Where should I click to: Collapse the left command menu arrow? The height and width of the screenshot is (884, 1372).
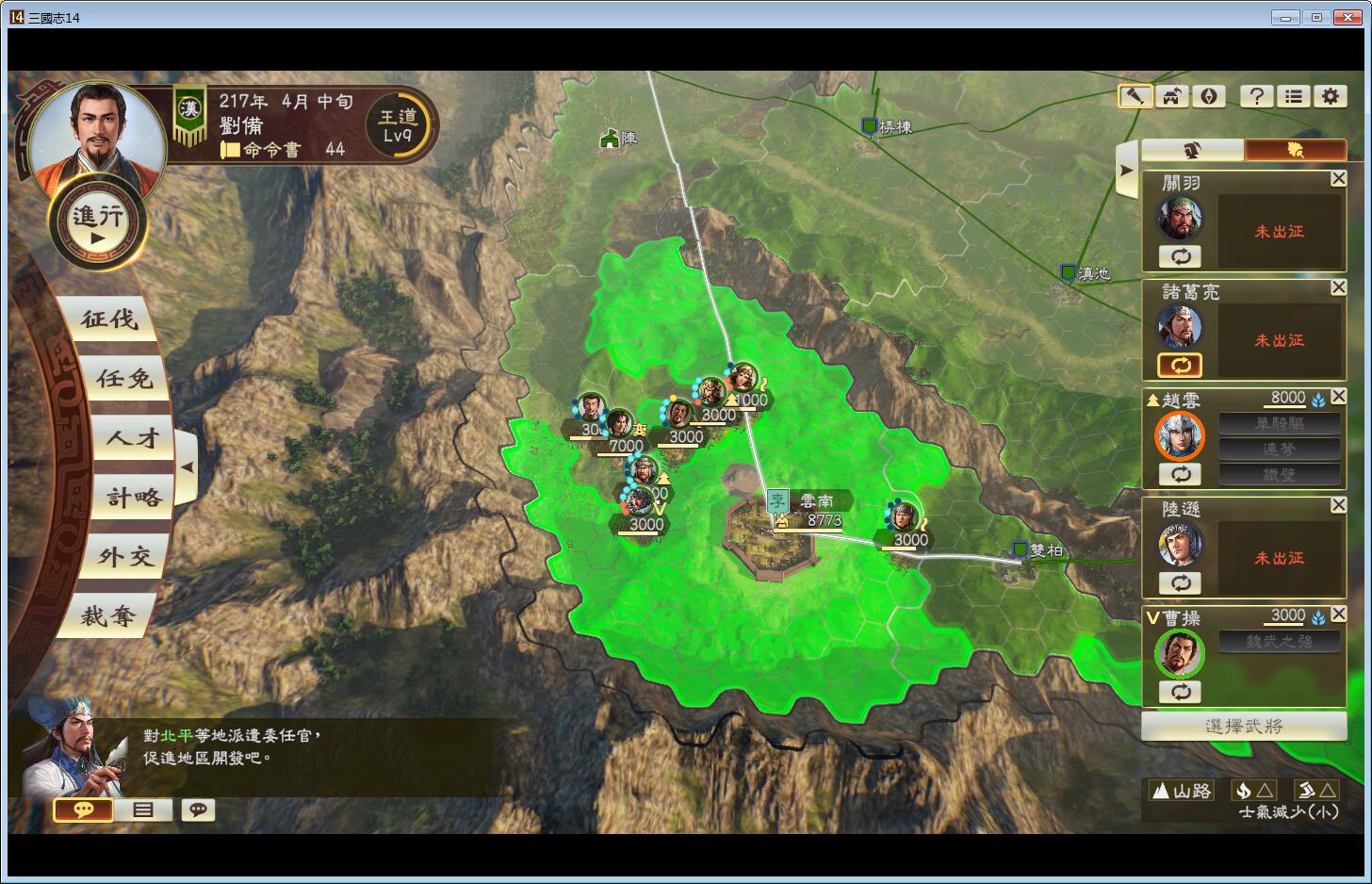point(187,467)
